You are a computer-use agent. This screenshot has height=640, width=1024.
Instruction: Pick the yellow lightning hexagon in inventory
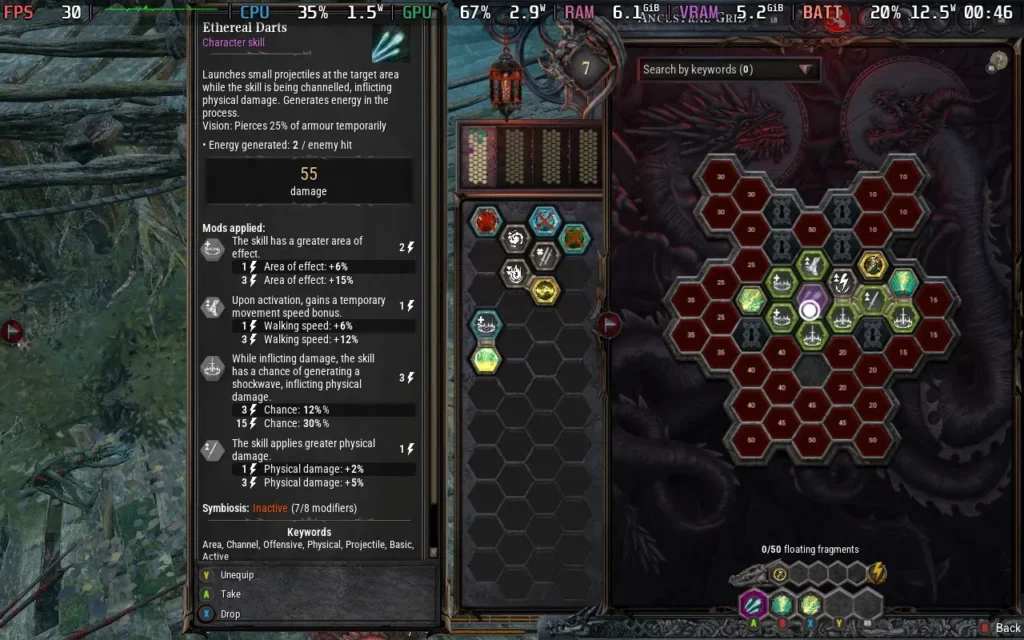click(x=544, y=290)
